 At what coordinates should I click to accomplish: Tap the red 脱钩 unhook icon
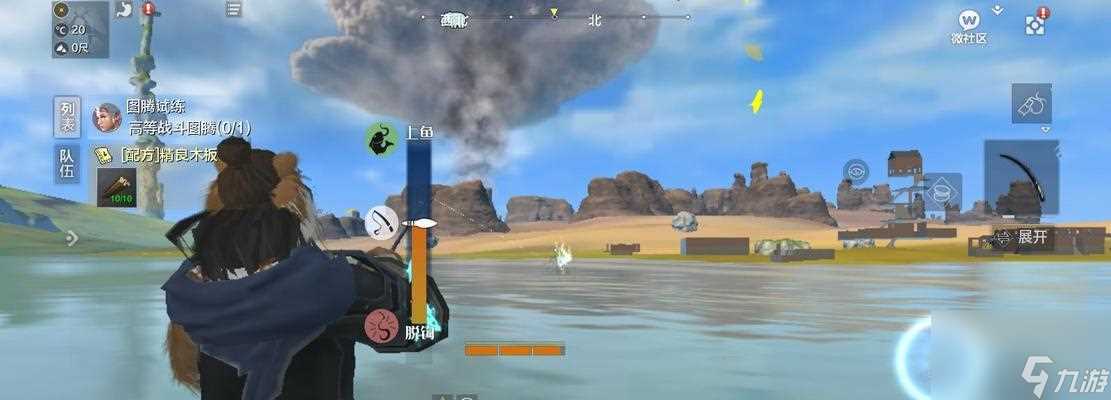click(381, 325)
